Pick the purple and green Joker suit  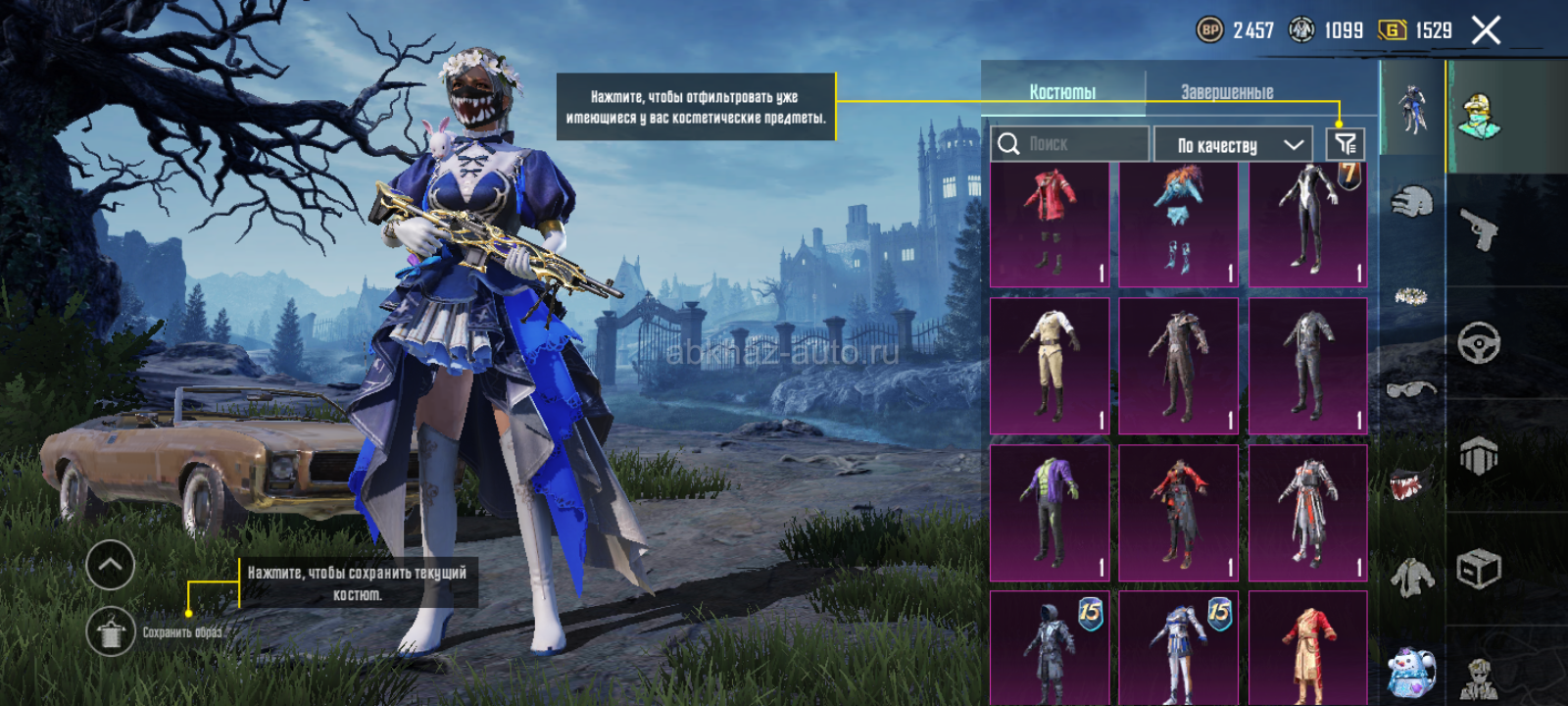[x=1050, y=513]
